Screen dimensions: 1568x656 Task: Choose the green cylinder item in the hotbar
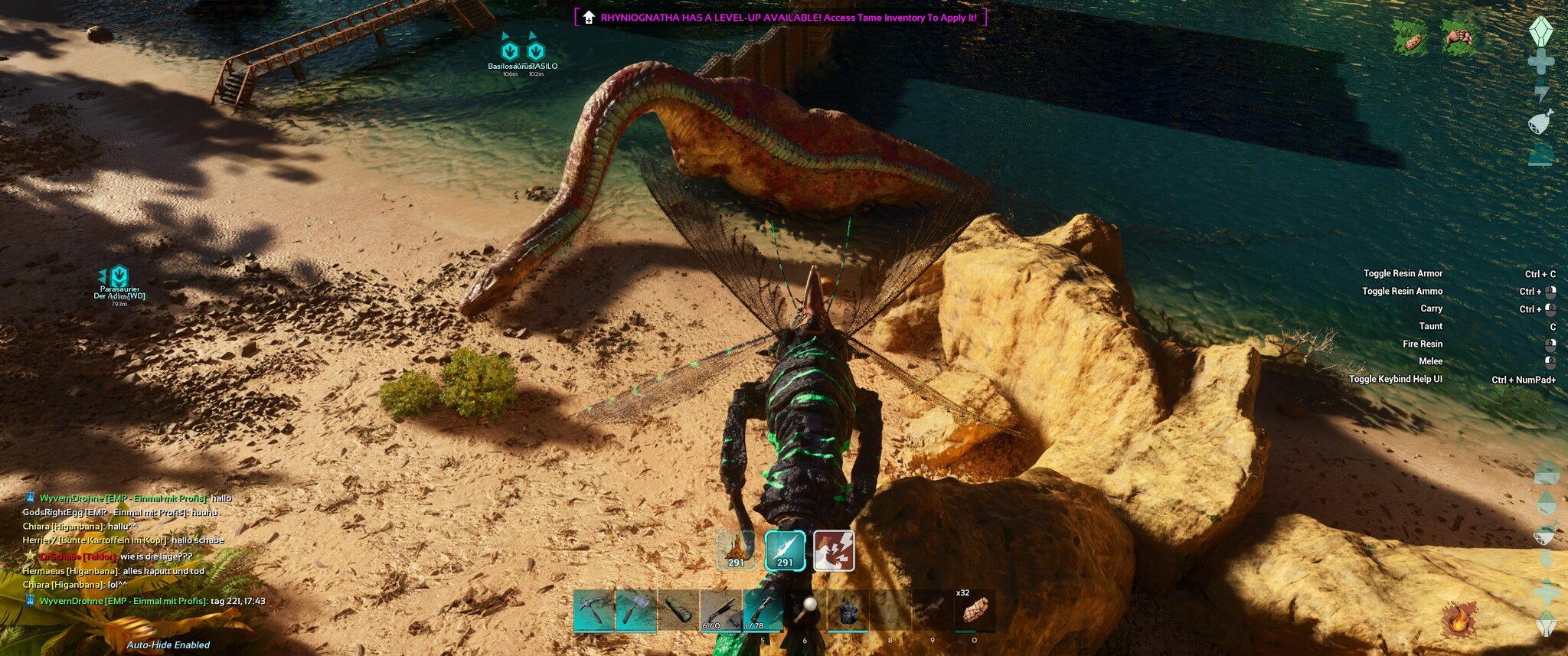point(678,611)
